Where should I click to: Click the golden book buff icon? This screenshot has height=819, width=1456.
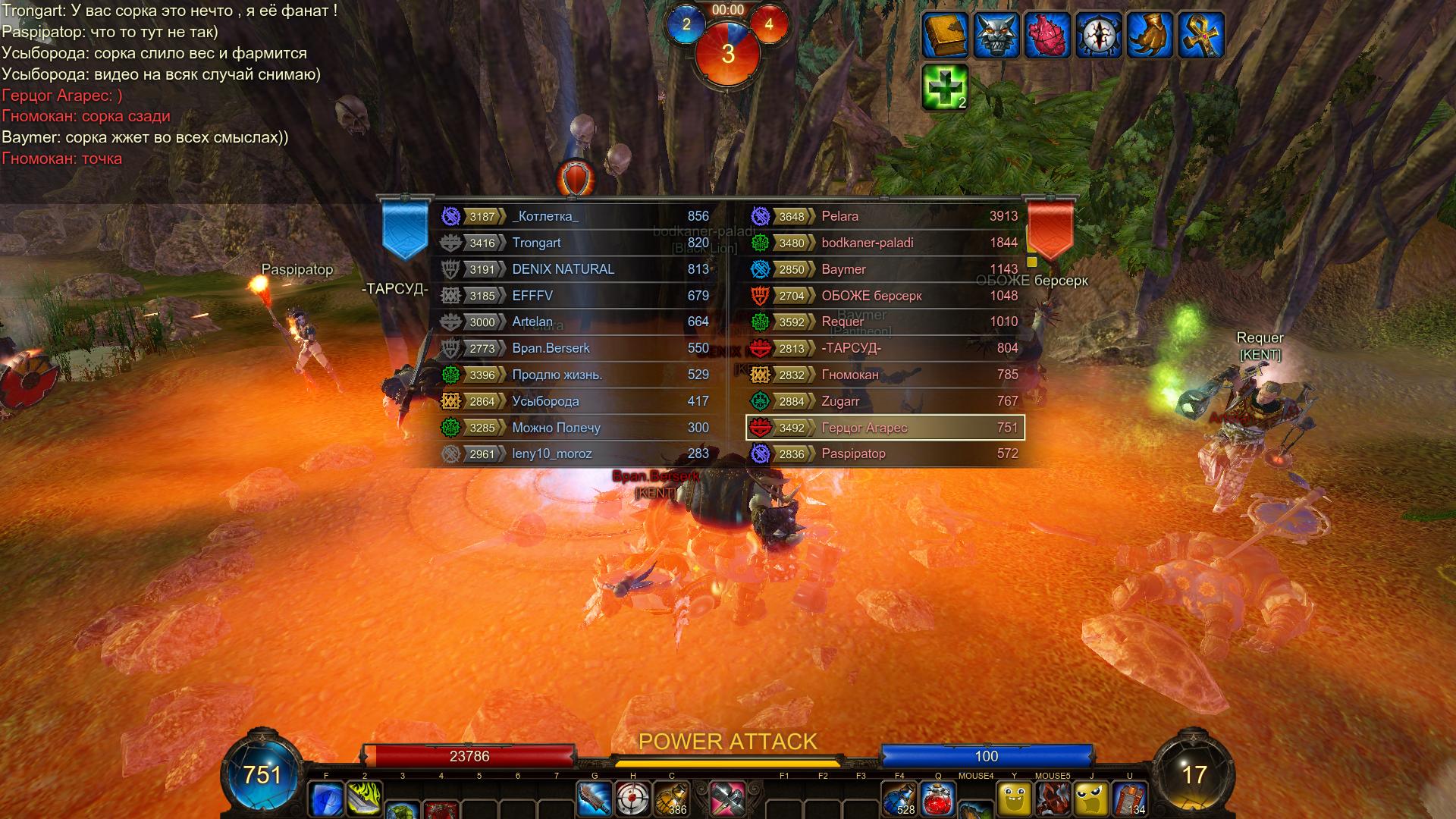point(945,35)
